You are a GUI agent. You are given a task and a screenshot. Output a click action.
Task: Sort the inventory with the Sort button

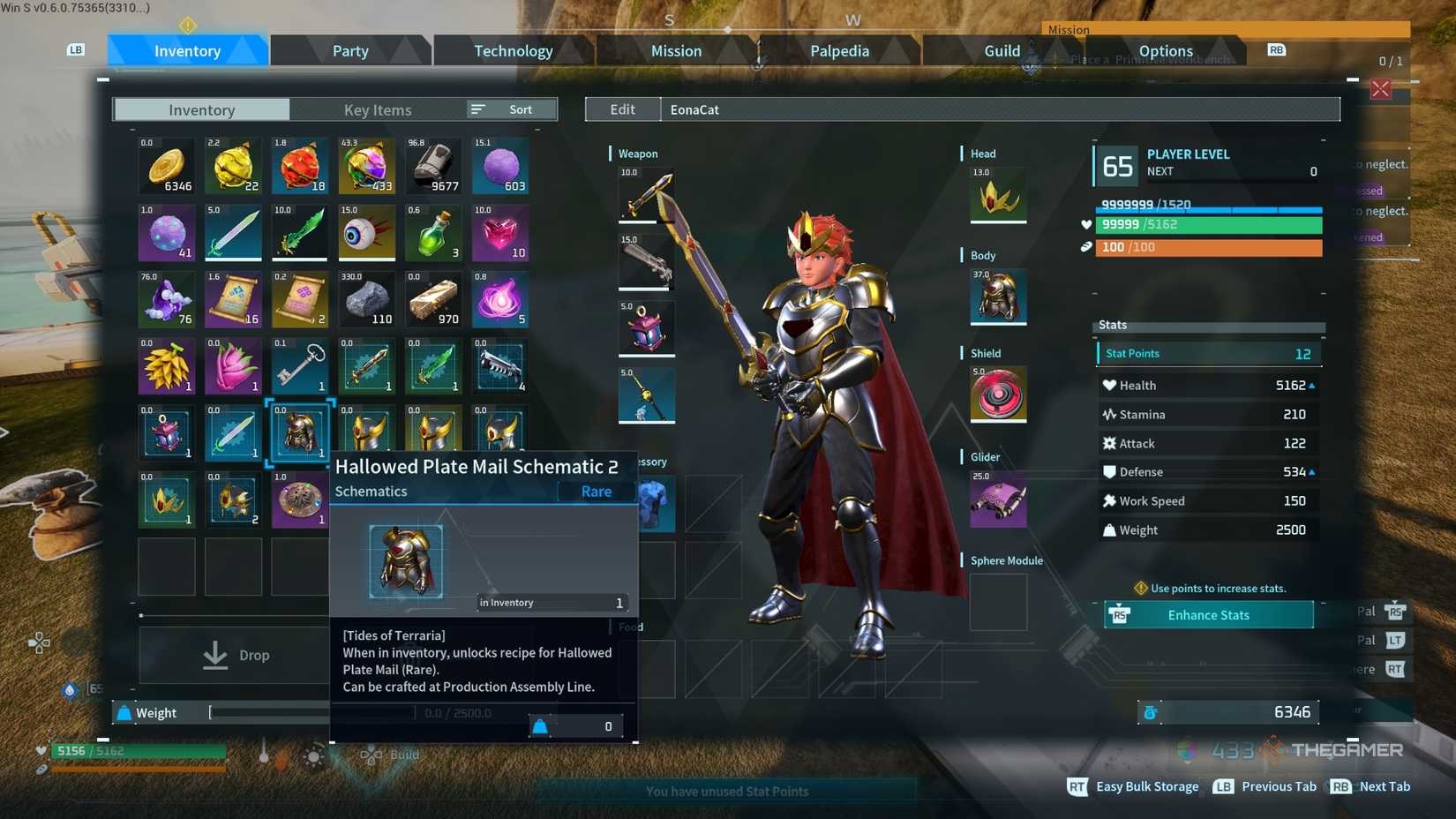(508, 109)
